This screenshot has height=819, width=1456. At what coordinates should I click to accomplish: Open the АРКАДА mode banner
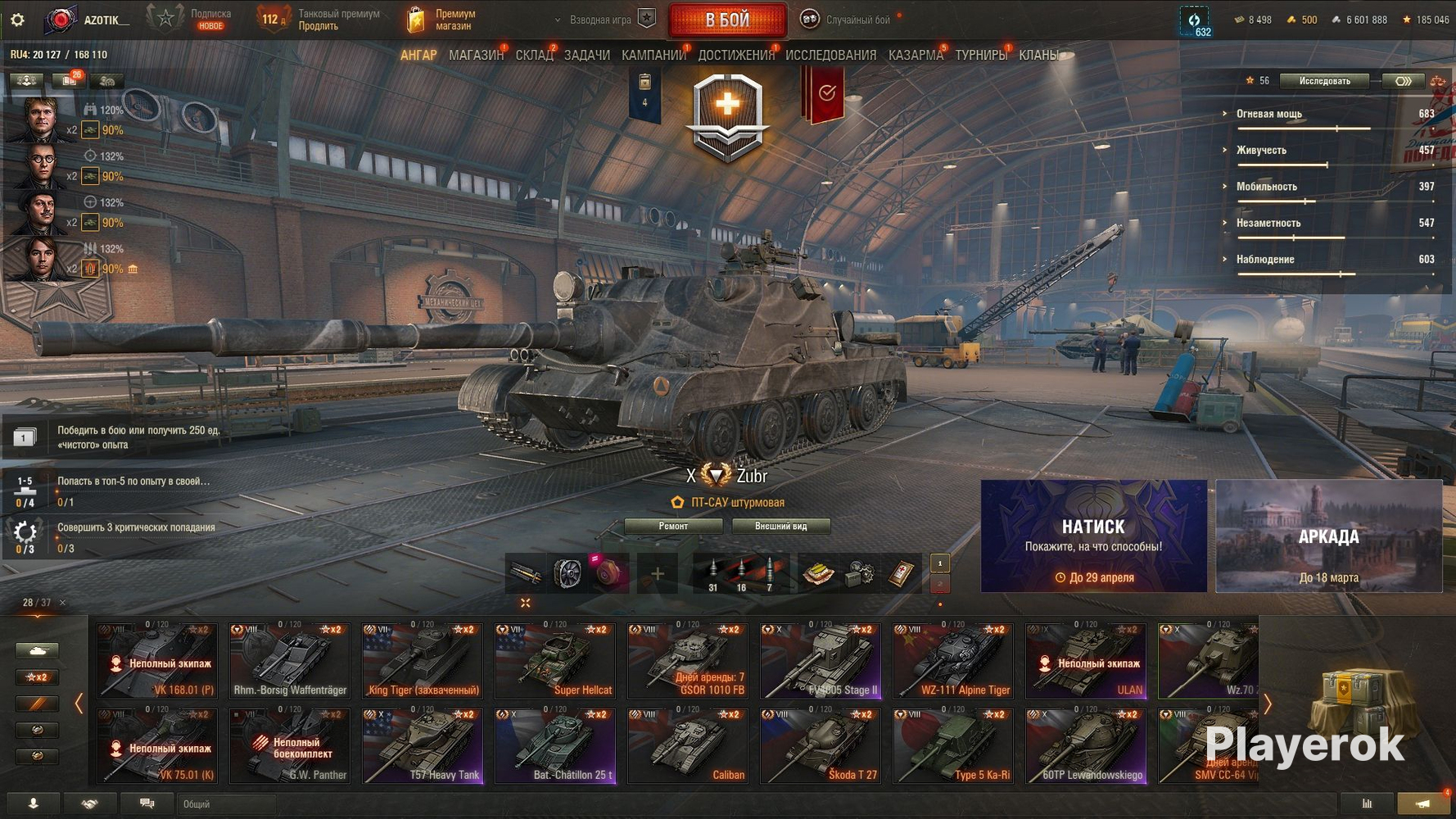point(1328,536)
